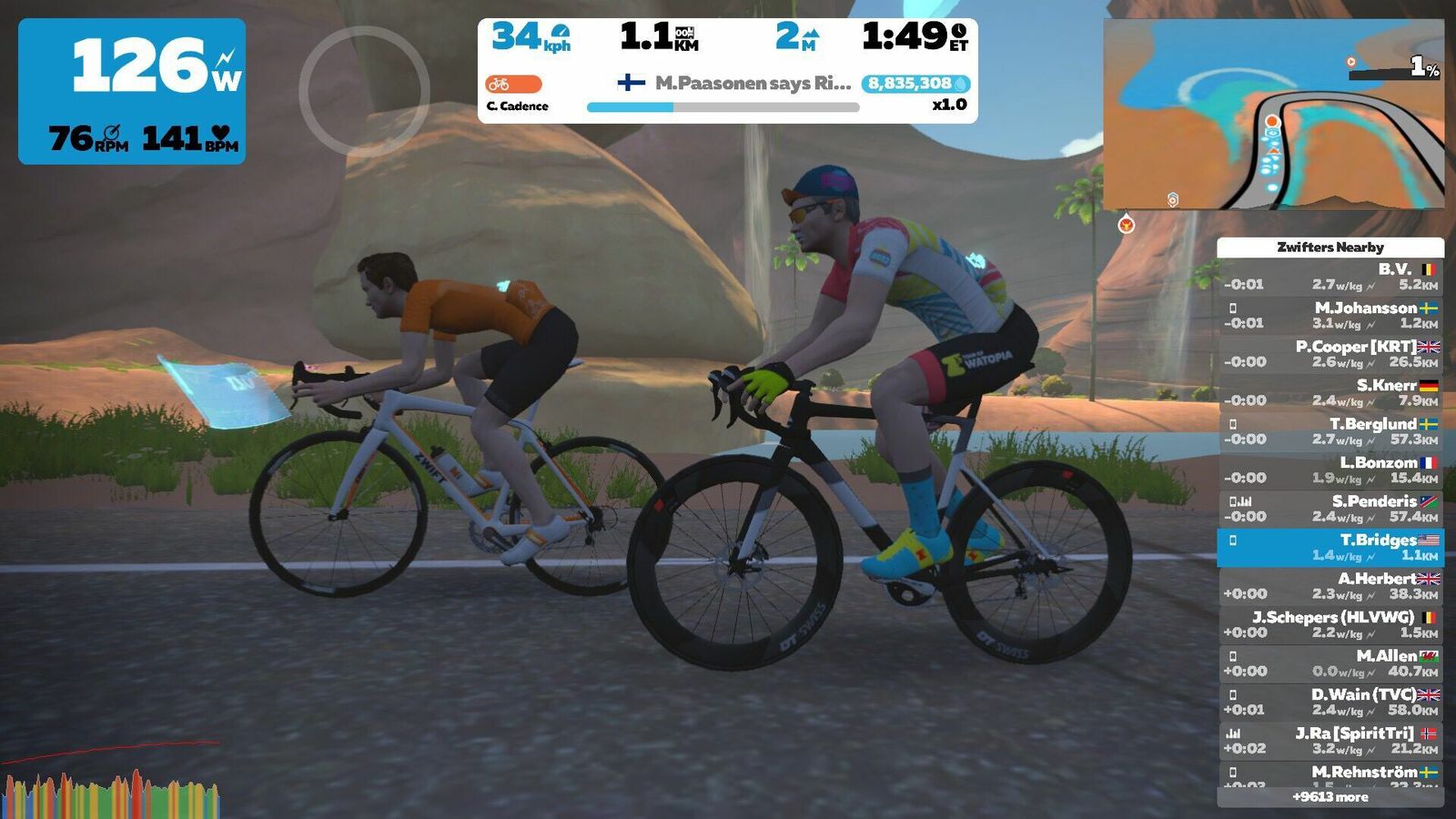
Task: Choose S.Penderis from the nearby riders
Action: pyautogui.click(x=1330, y=509)
